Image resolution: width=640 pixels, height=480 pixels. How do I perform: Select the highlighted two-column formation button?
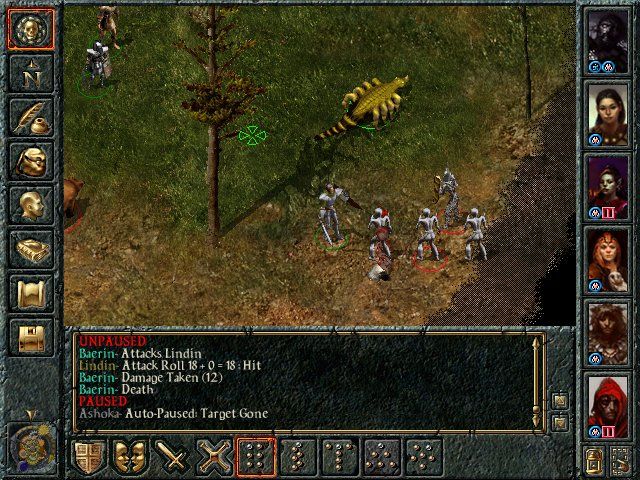[258, 457]
